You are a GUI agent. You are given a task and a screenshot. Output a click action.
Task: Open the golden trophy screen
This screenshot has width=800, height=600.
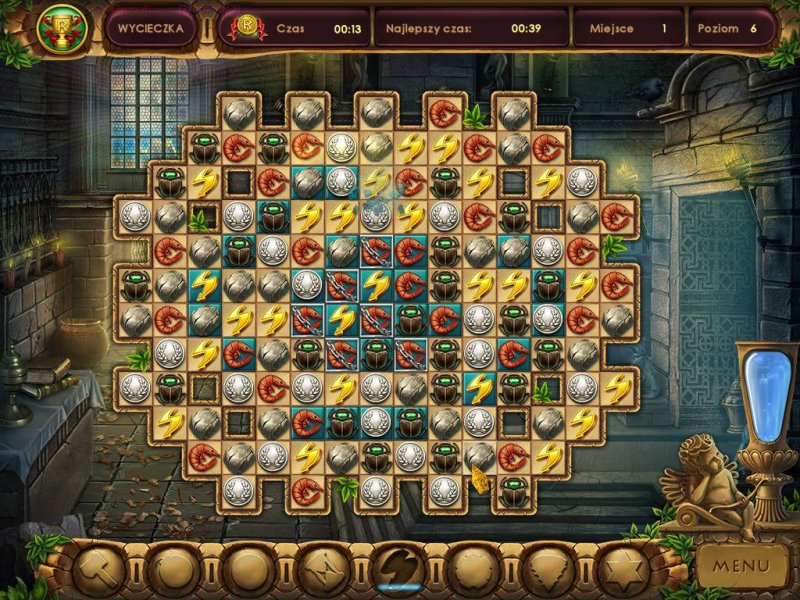(62, 29)
